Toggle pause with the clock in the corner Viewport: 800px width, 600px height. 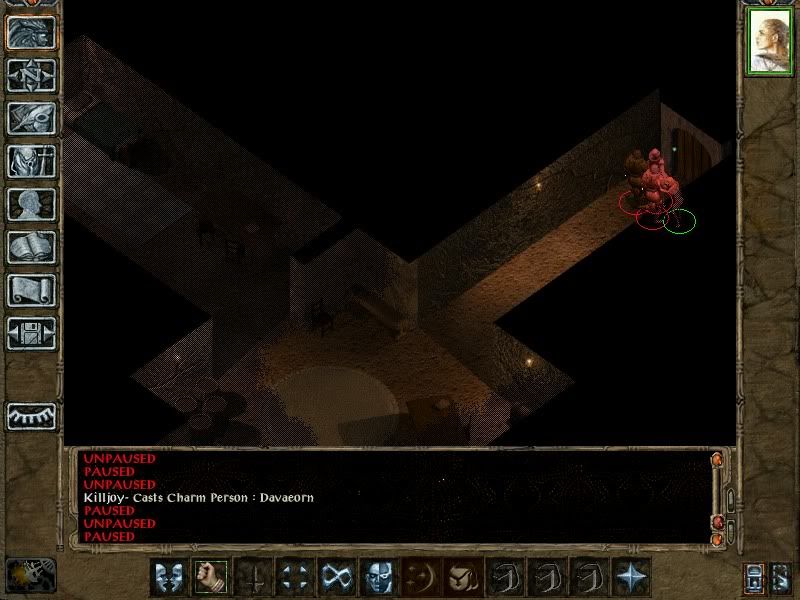coord(28,575)
